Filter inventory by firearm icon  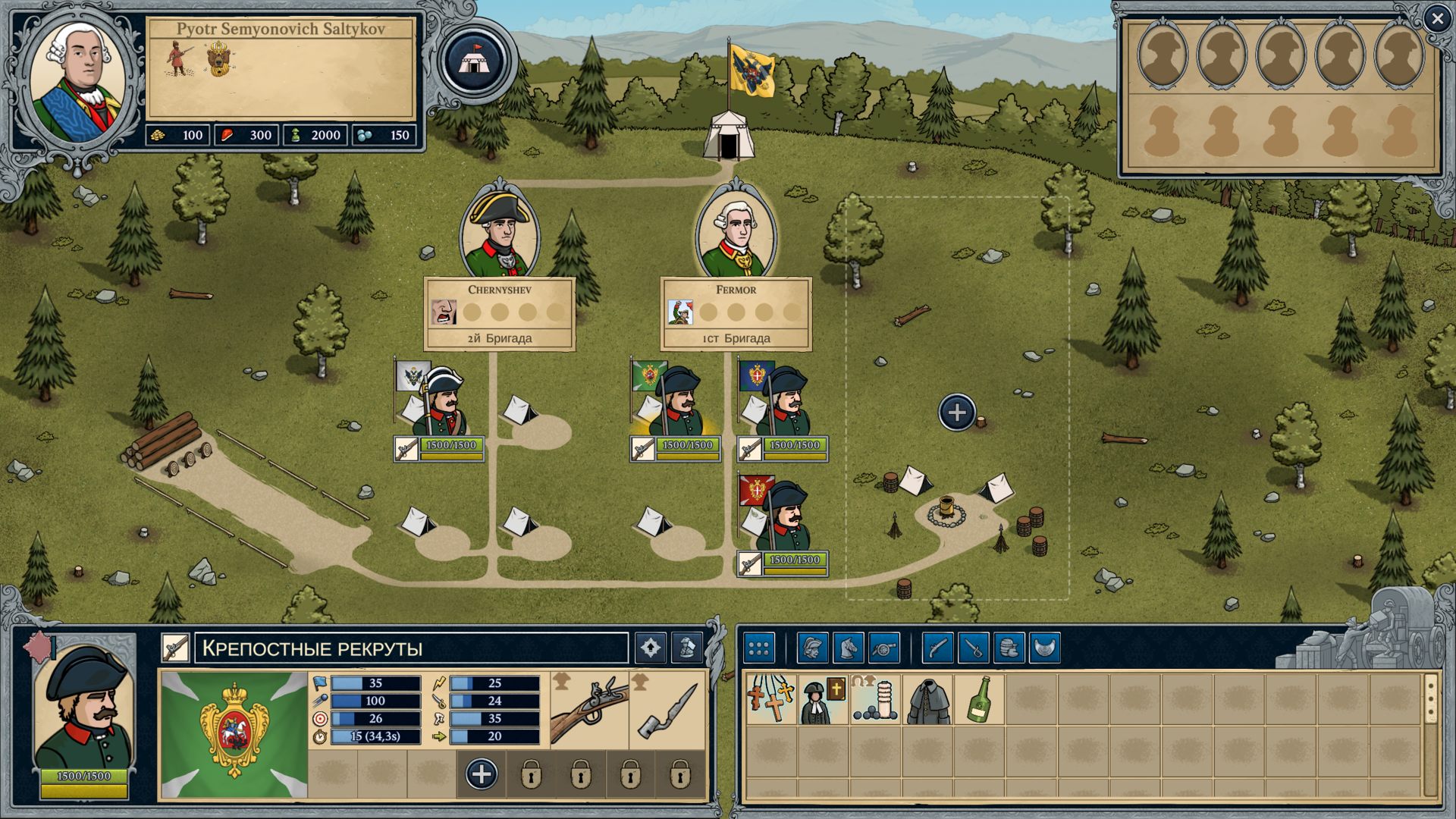click(x=938, y=648)
